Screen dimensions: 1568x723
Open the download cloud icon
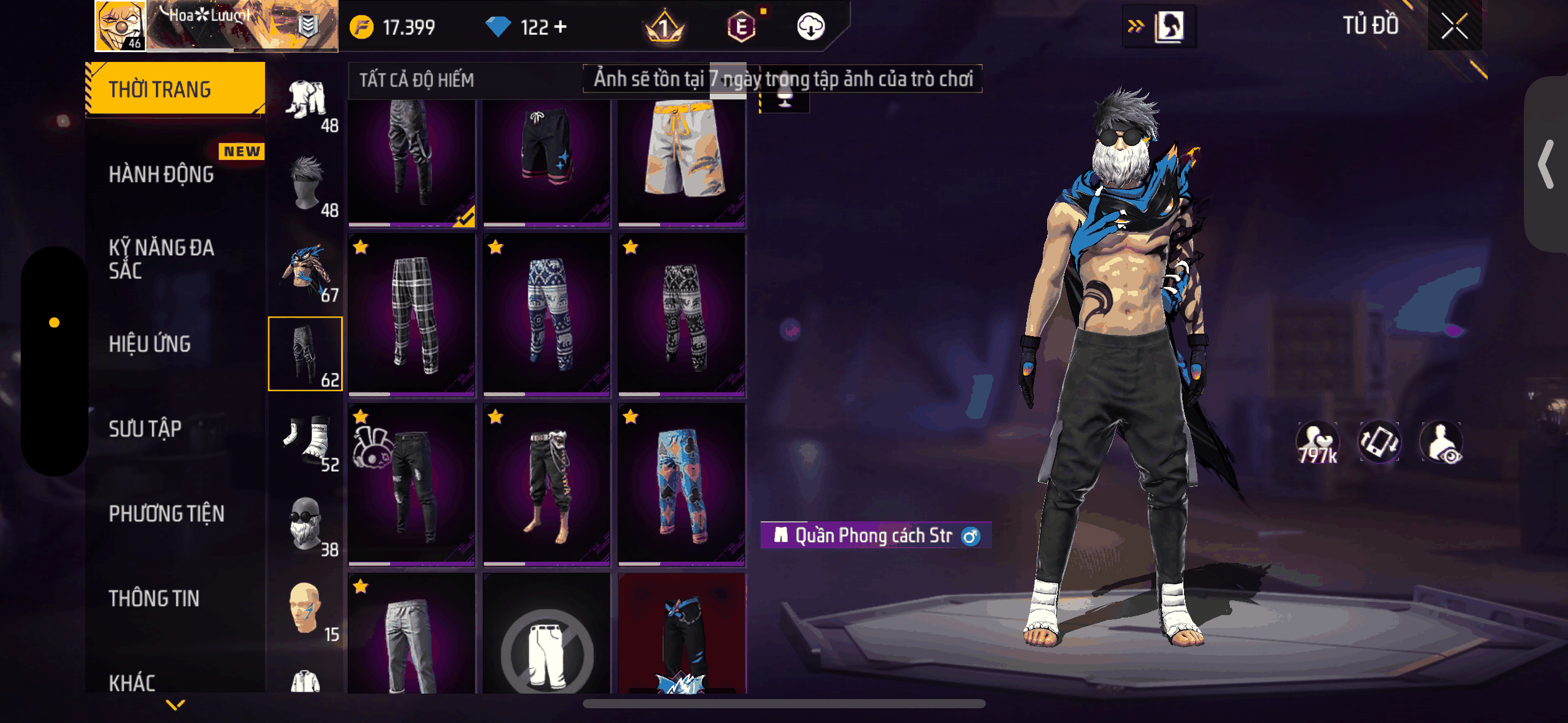click(810, 27)
